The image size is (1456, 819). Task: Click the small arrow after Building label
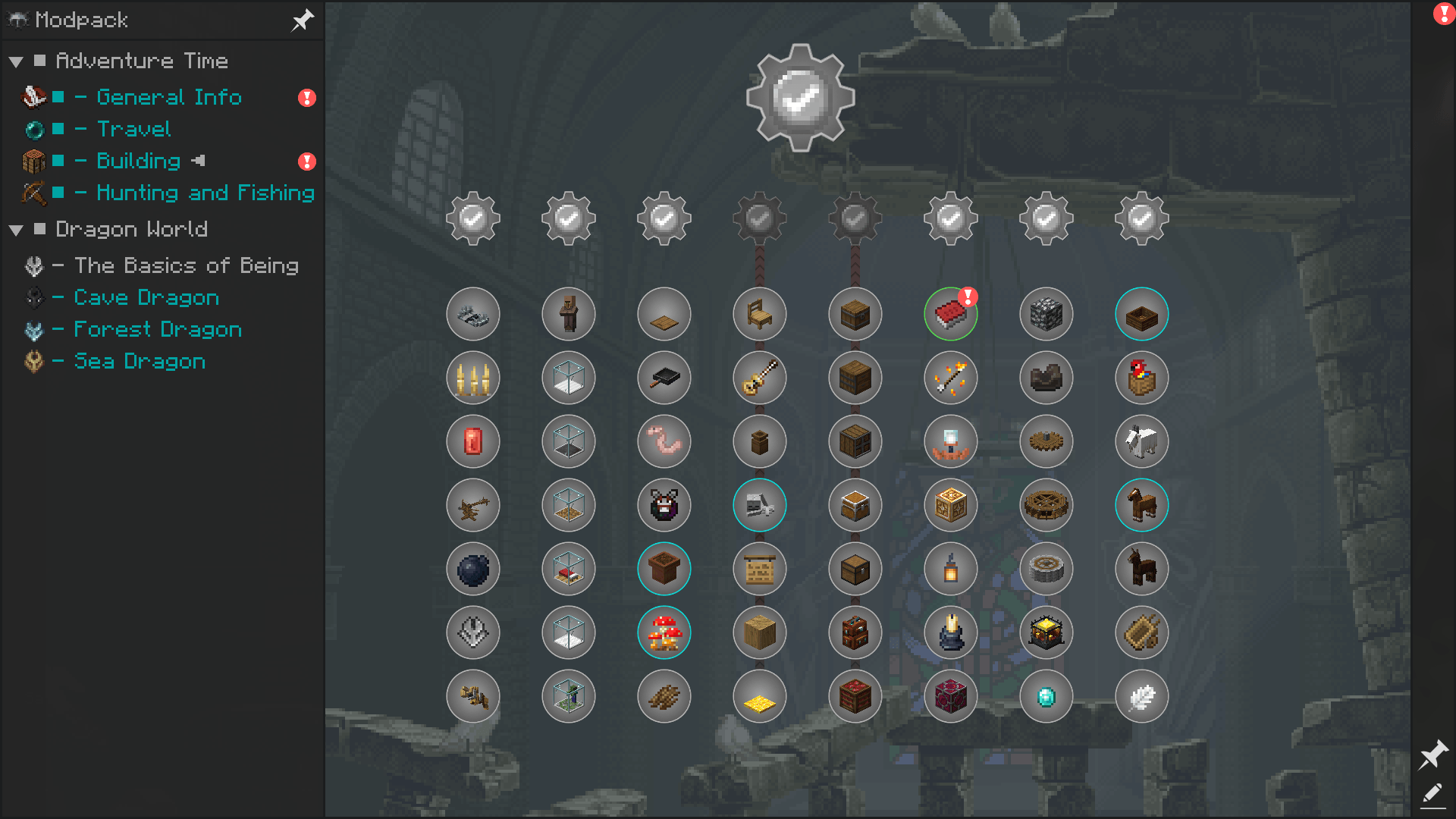point(199,161)
